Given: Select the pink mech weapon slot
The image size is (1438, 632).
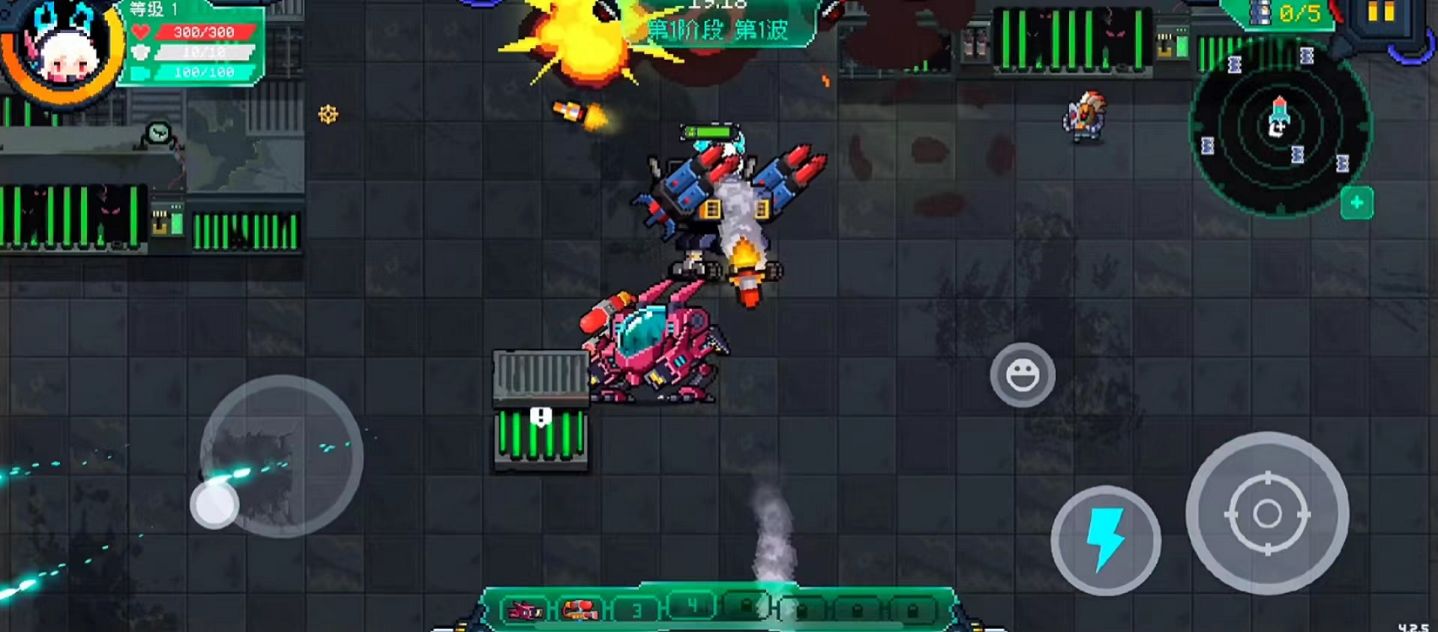Looking at the screenshot, I should pyautogui.click(x=524, y=609).
